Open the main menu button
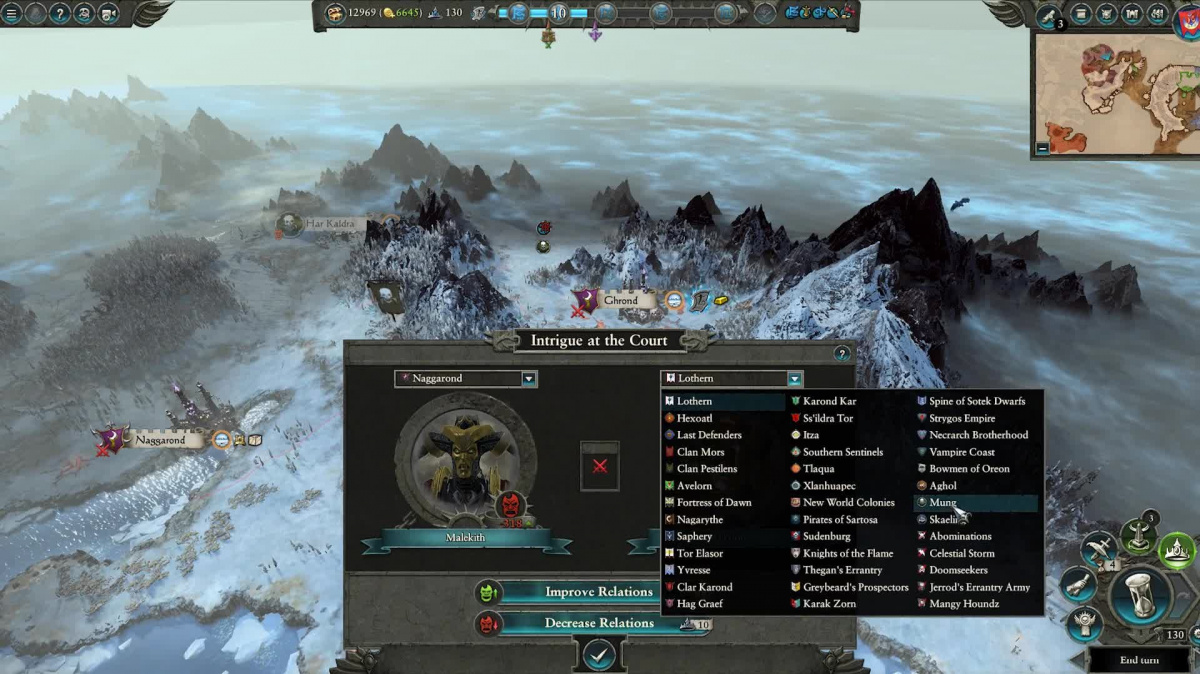Viewport: 1200px width, 674px height. coord(12,13)
